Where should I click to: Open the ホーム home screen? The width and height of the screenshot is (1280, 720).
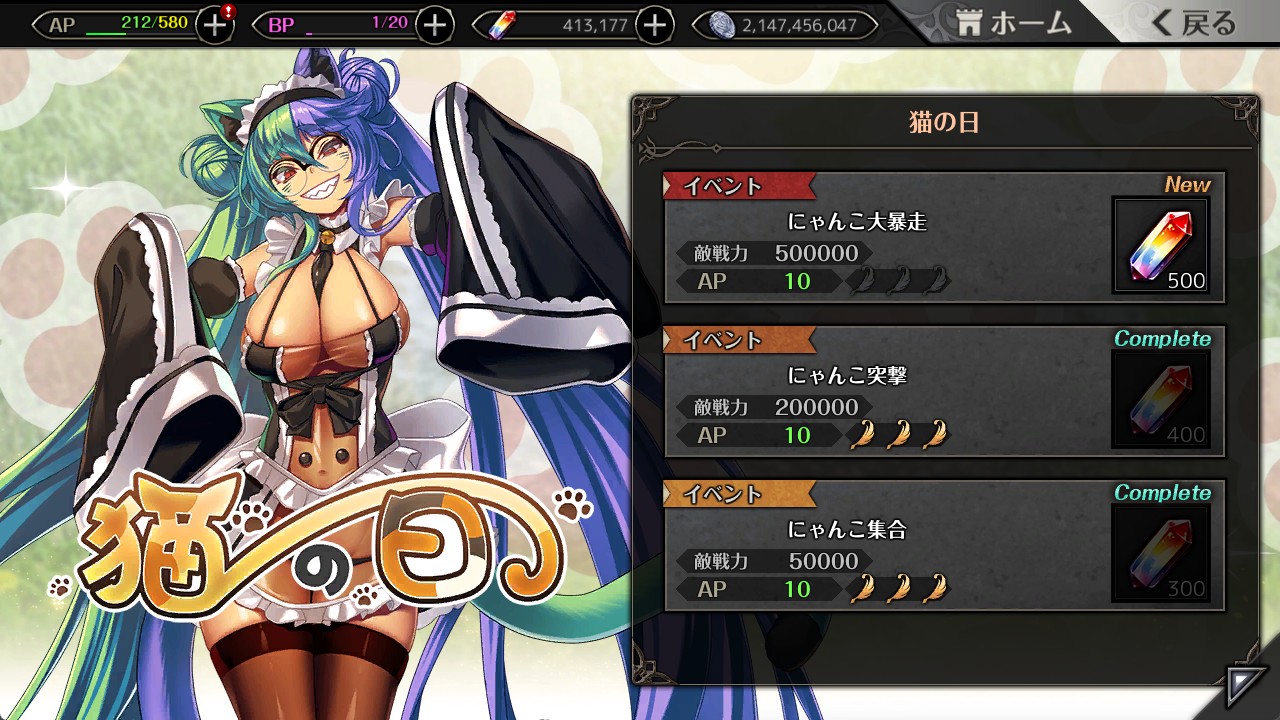(x=1014, y=23)
